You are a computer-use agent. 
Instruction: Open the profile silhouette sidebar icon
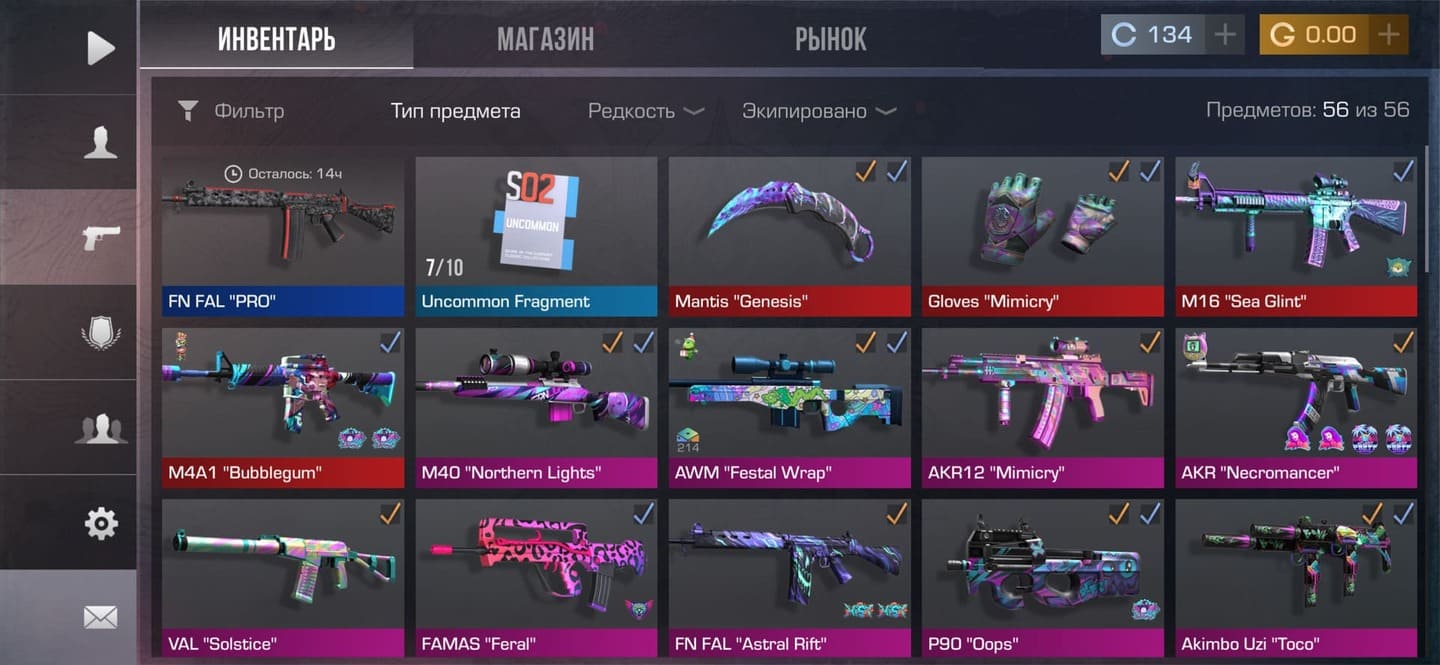100,142
